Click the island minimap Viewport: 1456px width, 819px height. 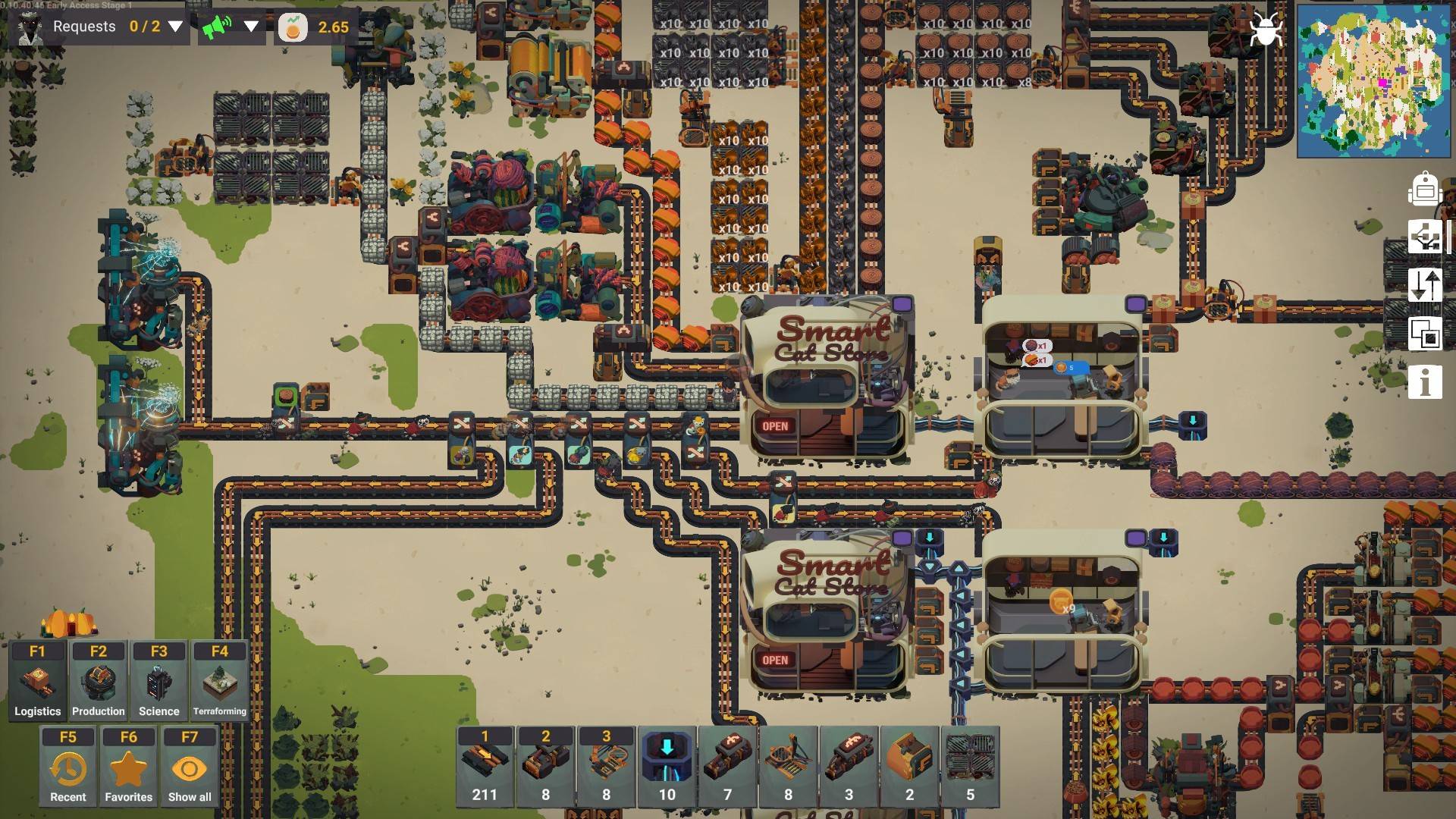click(1373, 80)
